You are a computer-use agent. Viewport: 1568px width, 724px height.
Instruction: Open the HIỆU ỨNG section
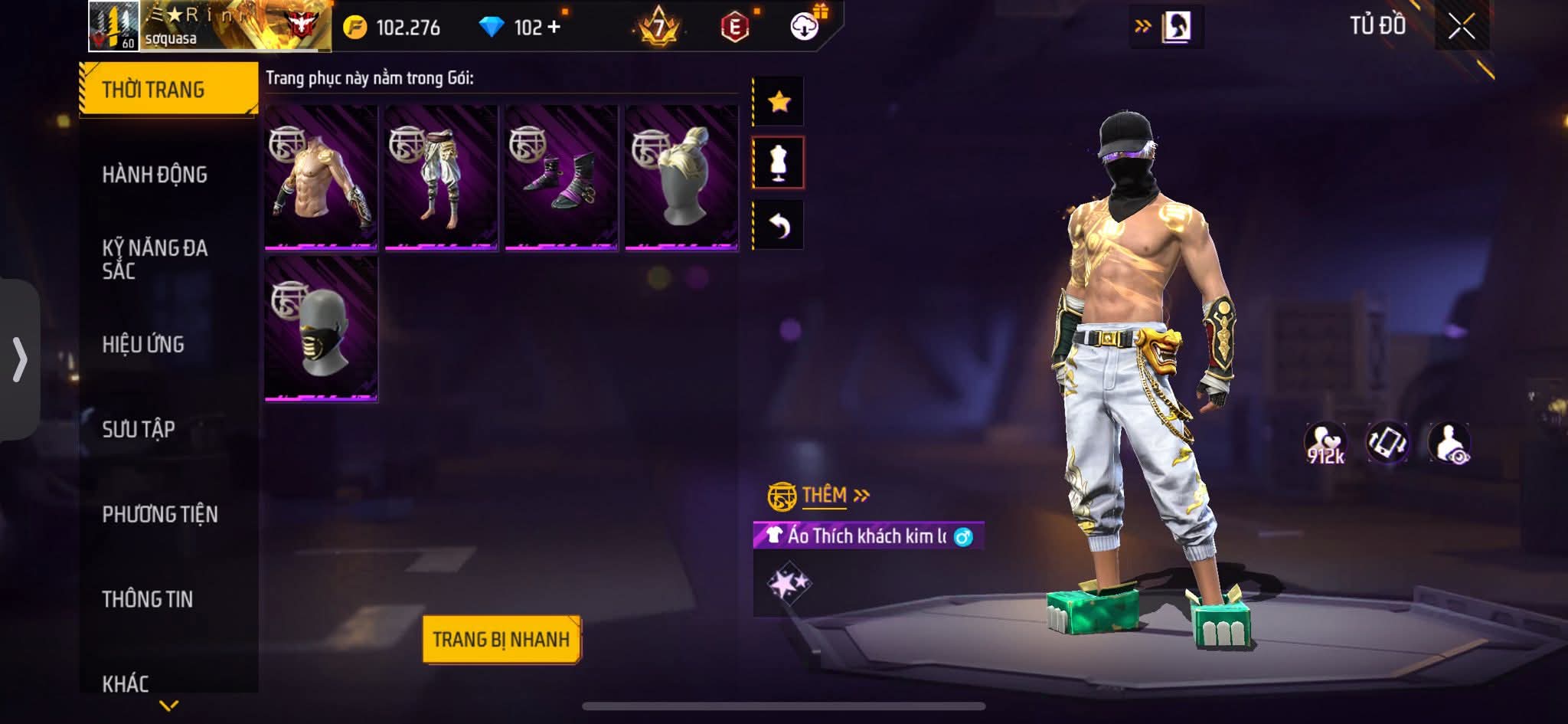143,344
